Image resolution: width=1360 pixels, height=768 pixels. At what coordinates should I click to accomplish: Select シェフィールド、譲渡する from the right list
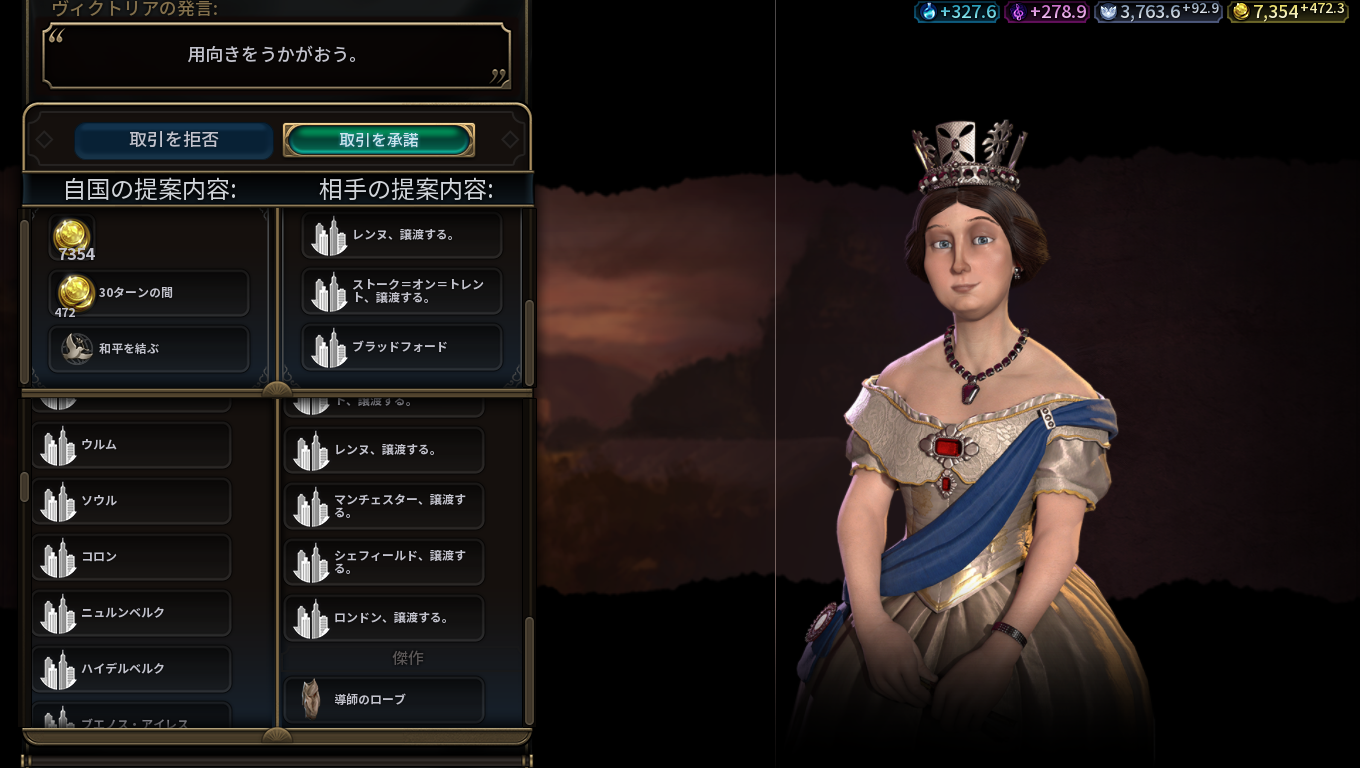pyautogui.click(x=384, y=562)
